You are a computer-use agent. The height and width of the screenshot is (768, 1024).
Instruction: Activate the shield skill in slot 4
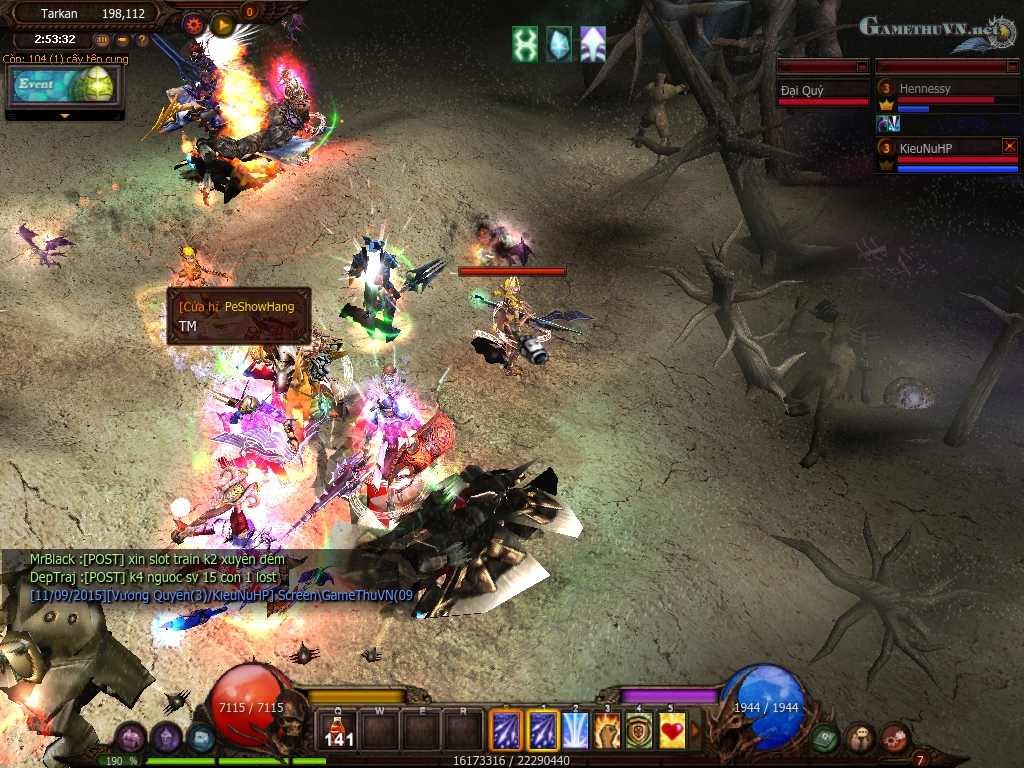641,731
